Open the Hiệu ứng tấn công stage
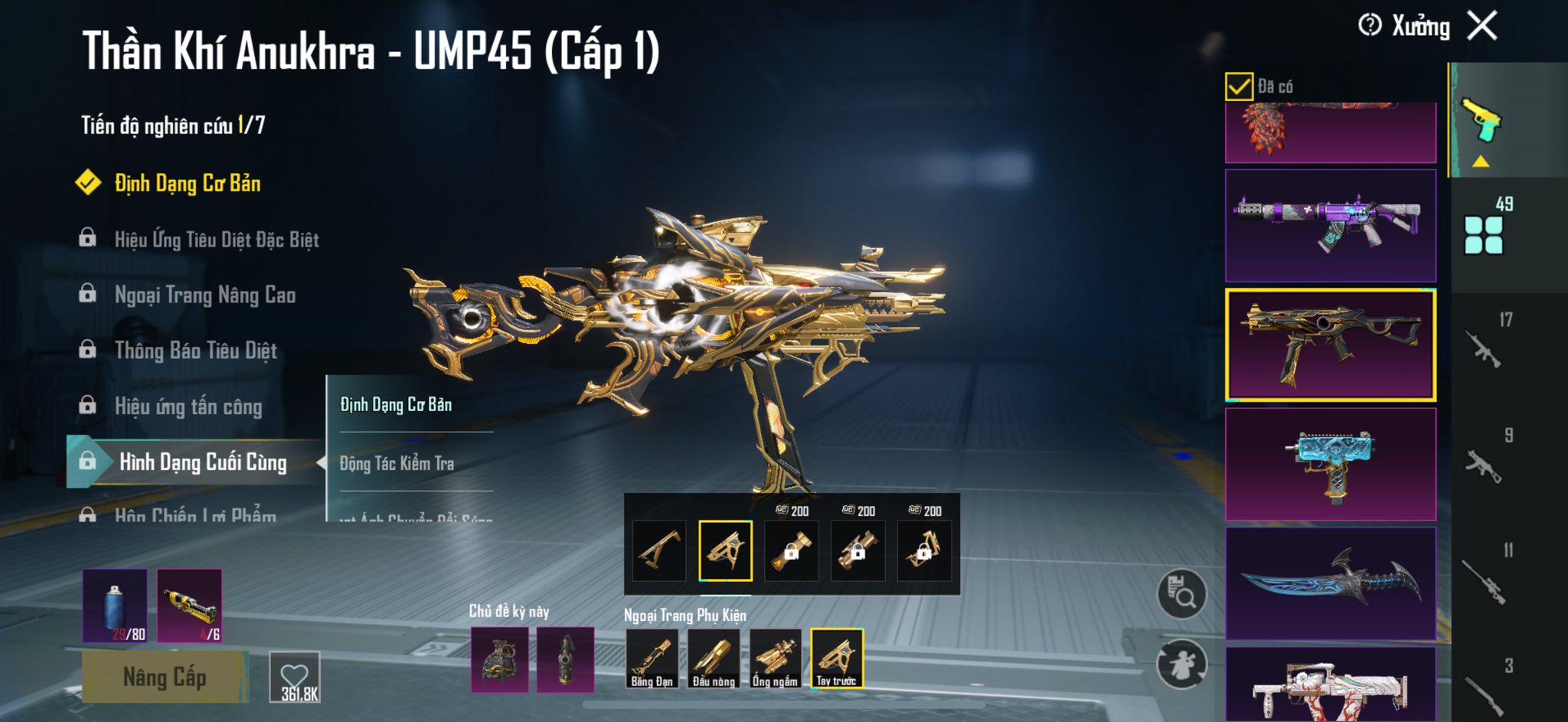Viewport: 1568px width, 722px height. pyautogui.click(x=188, y=407)
